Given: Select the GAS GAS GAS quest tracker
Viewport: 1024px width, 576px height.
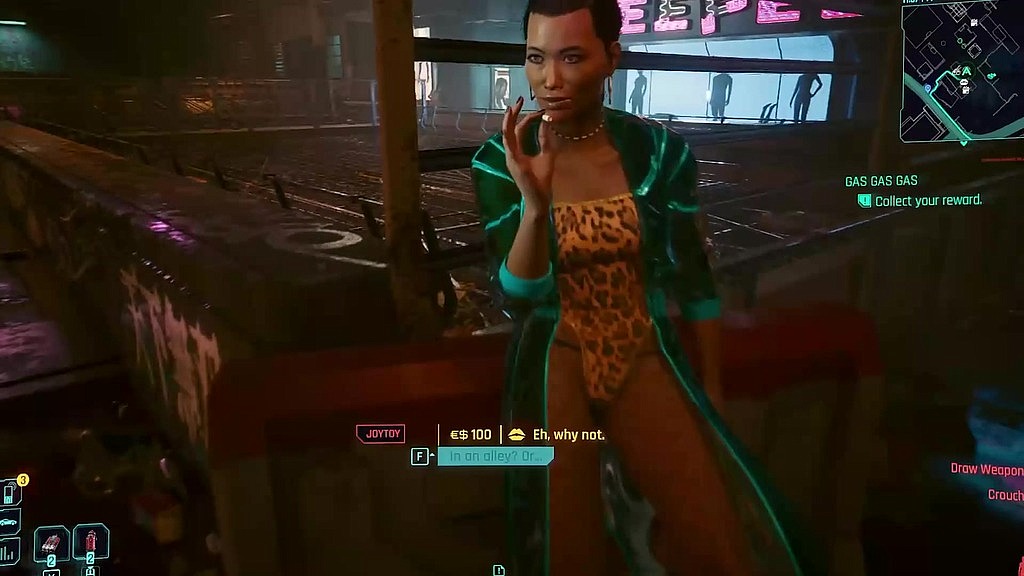Looking at the screenshot, I should (881, 181).
